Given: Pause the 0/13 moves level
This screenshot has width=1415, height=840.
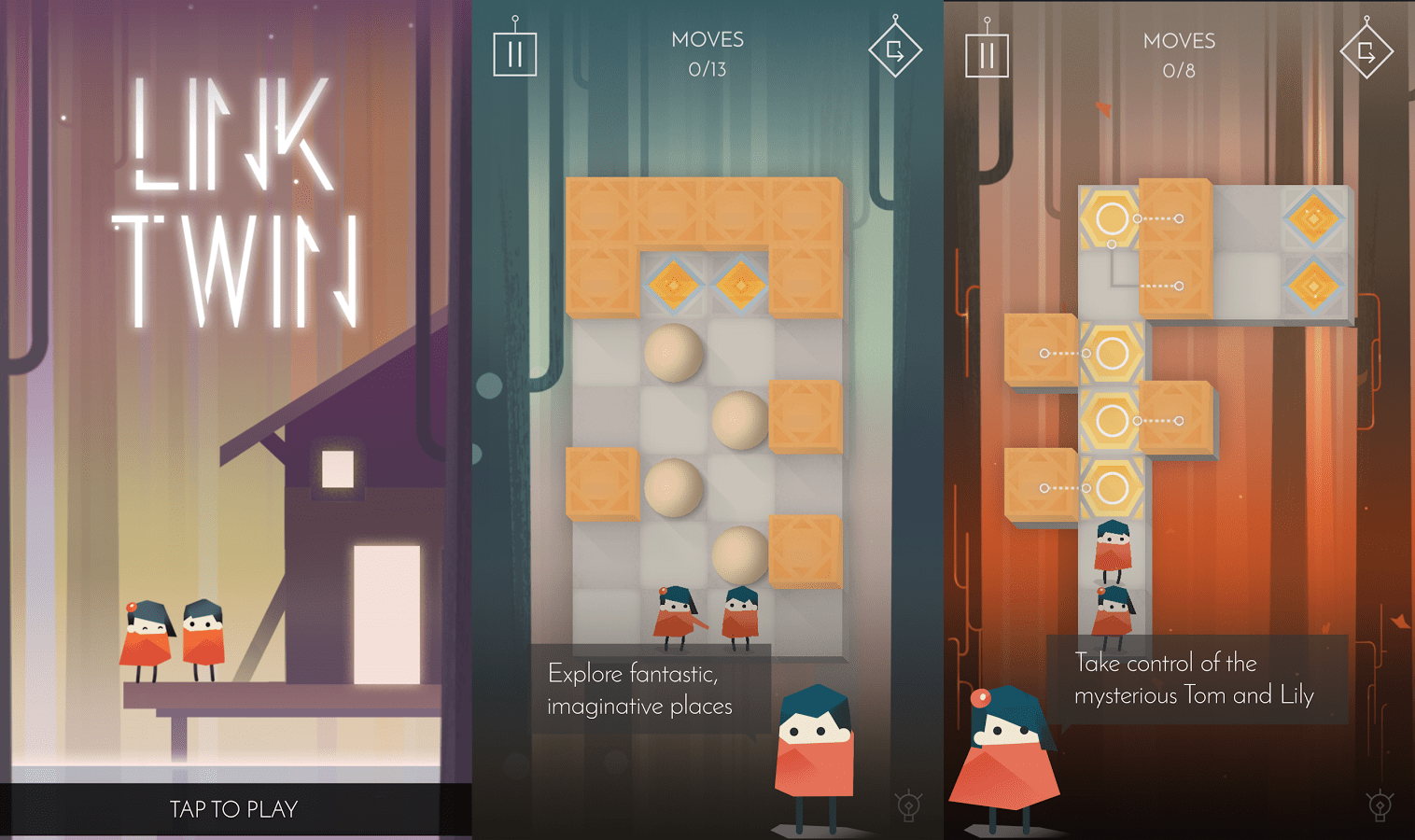Looking at the screenshot, I should 514,53.
